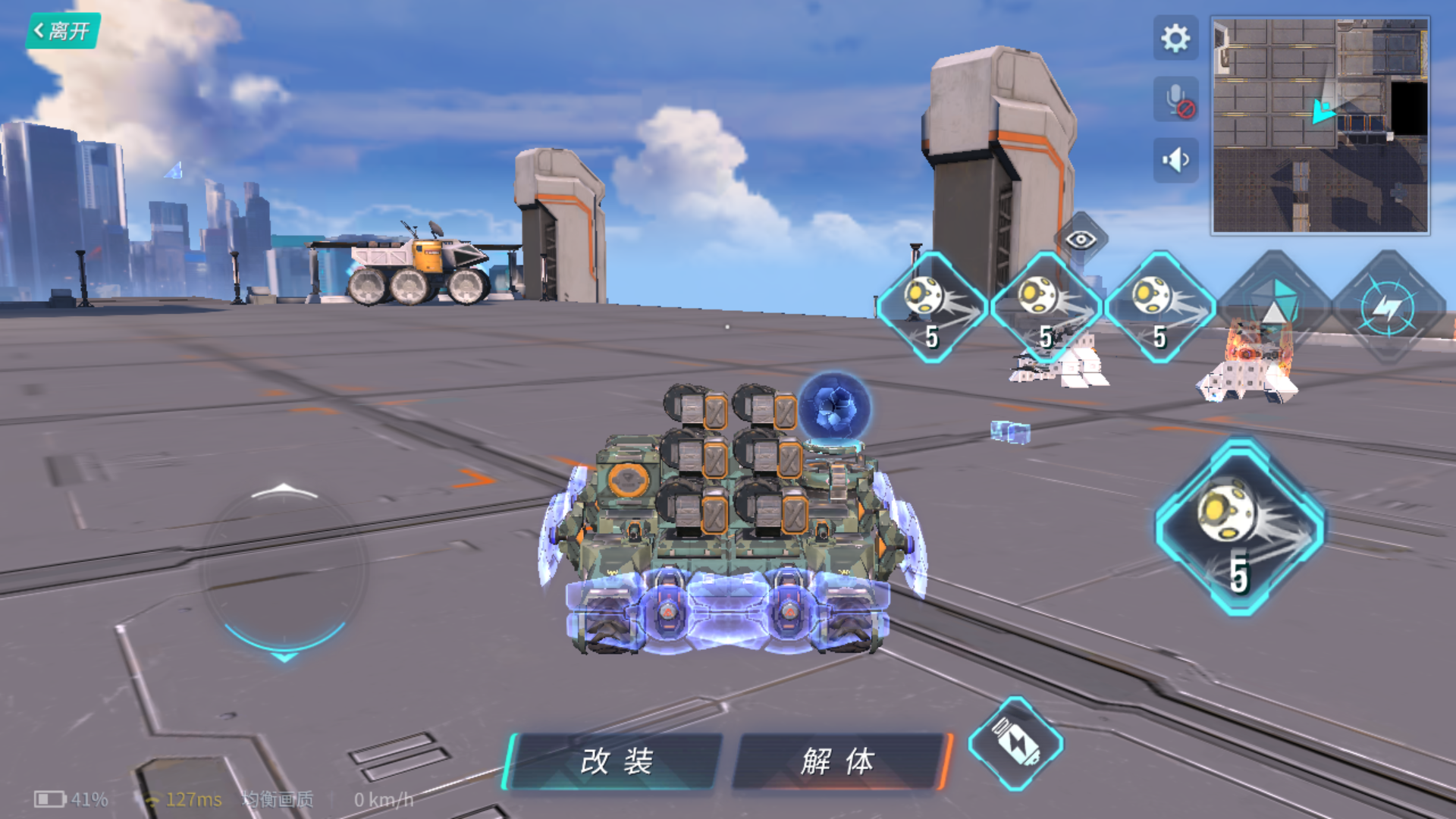Tap the 离开 back arrow to leave
The image size is (1456, 819).
click(x=61, y=29)
